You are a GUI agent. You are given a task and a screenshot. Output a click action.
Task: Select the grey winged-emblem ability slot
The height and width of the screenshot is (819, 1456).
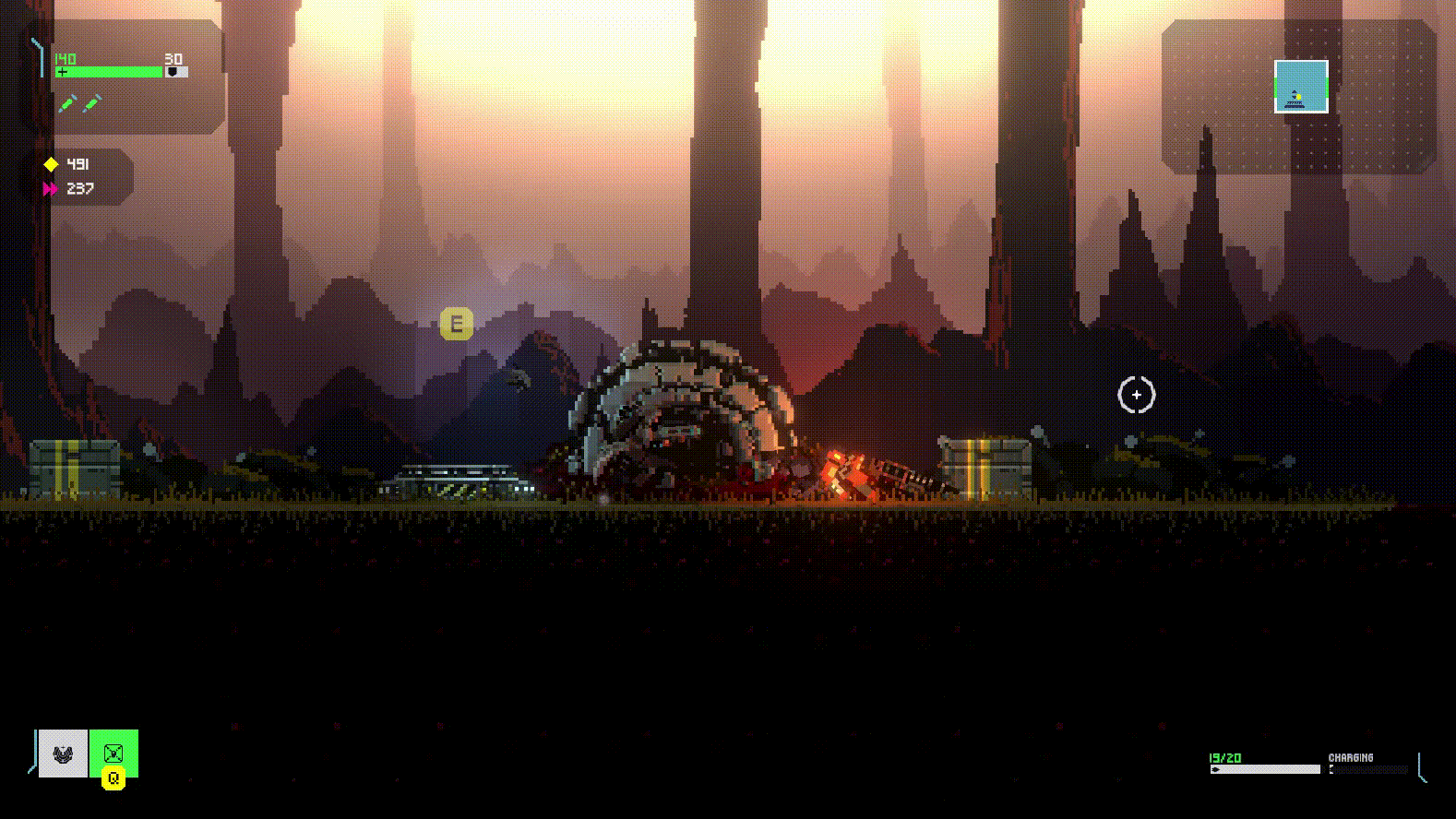[63, 754]
